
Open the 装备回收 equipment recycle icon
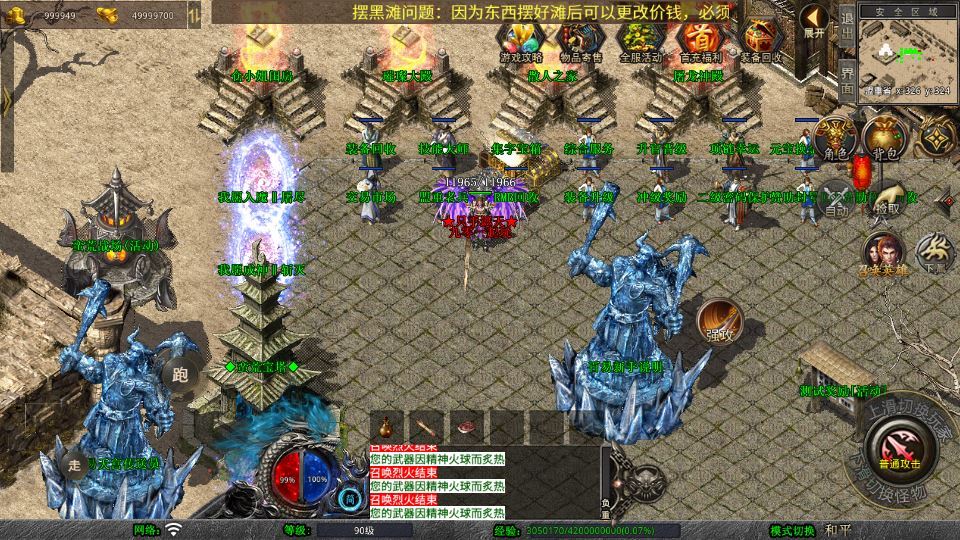tap(760, 40)
